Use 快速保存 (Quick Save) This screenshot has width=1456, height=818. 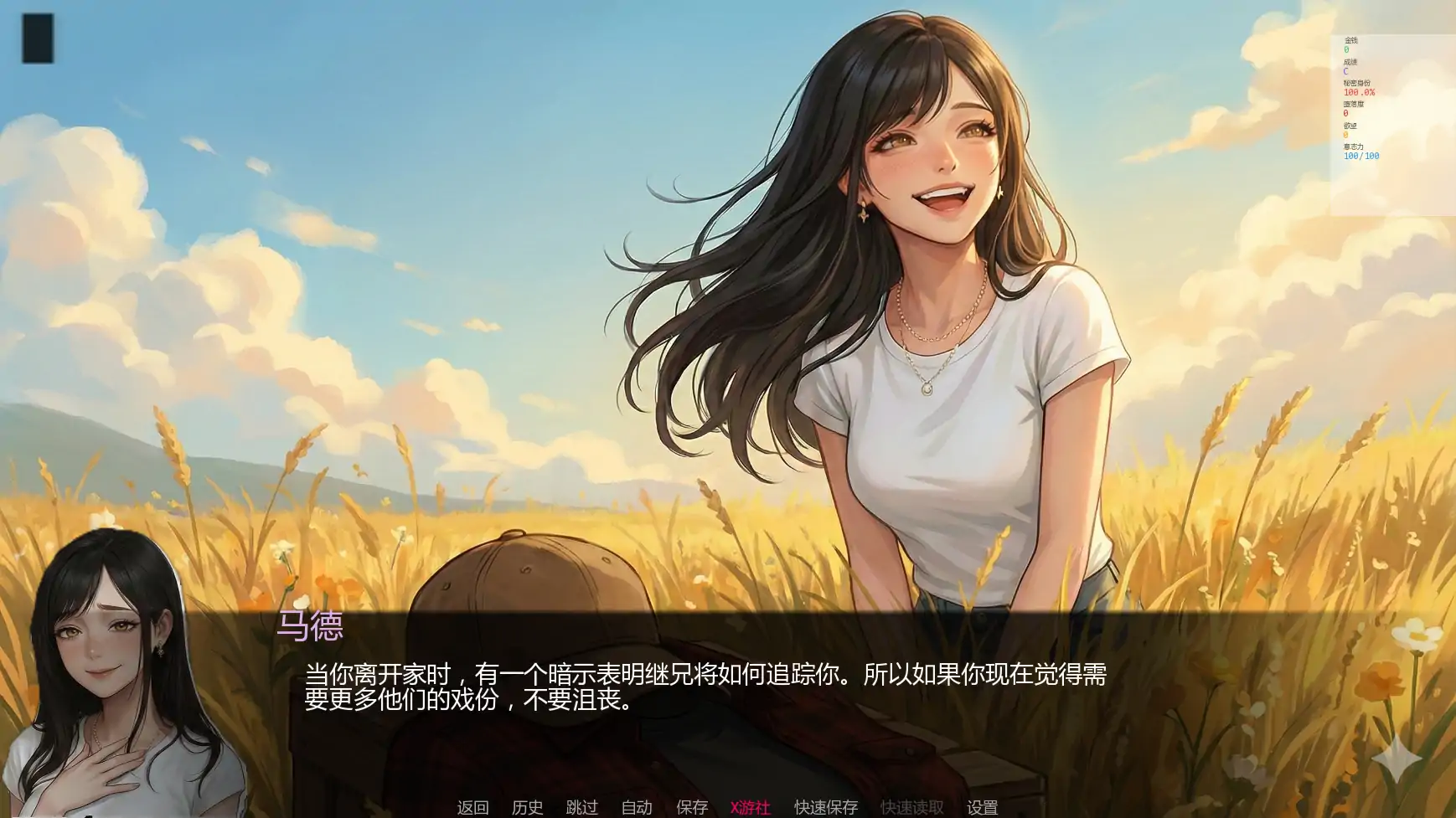tap(825, 806)
